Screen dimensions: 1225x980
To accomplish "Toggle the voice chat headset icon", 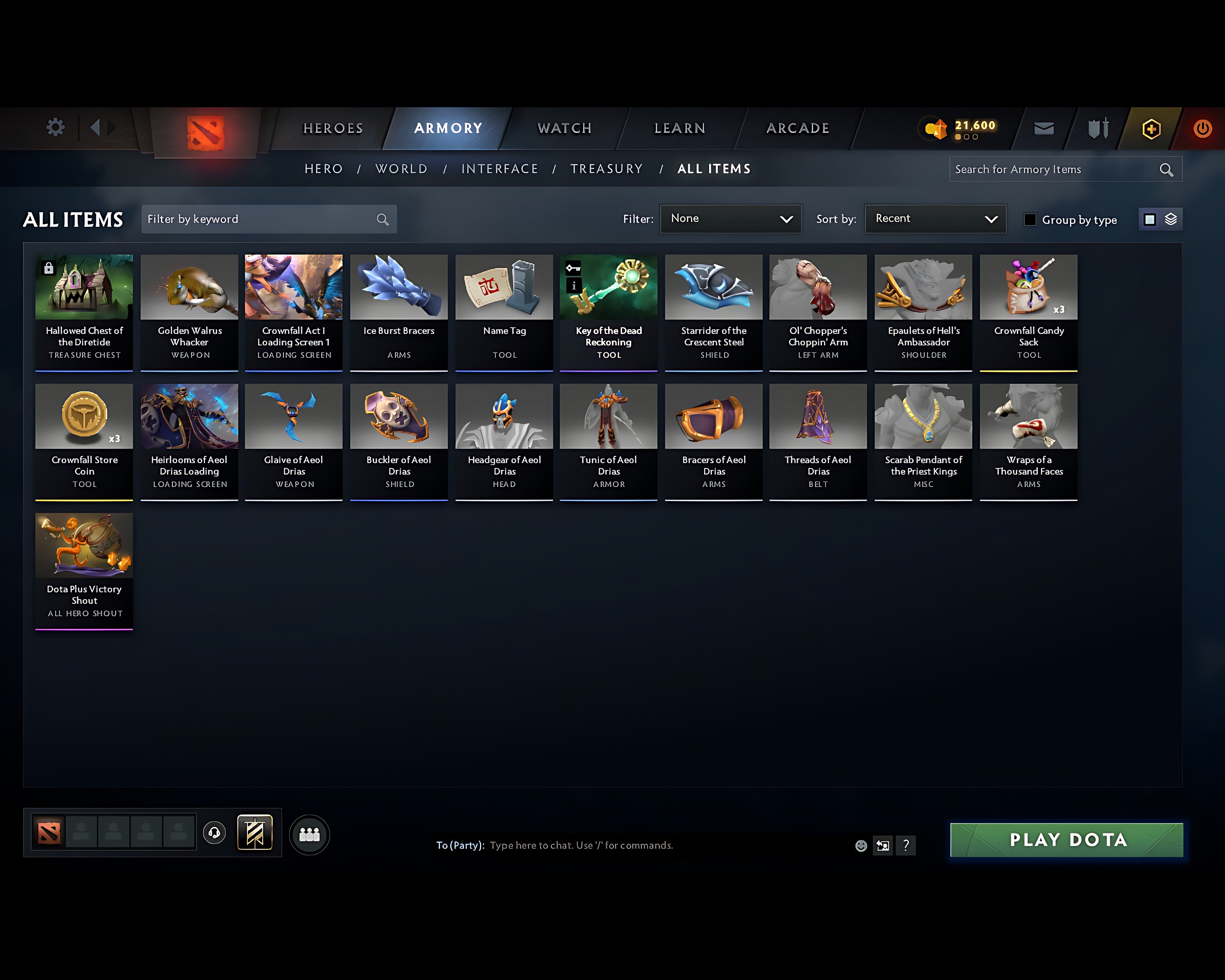I will point(215,833).
